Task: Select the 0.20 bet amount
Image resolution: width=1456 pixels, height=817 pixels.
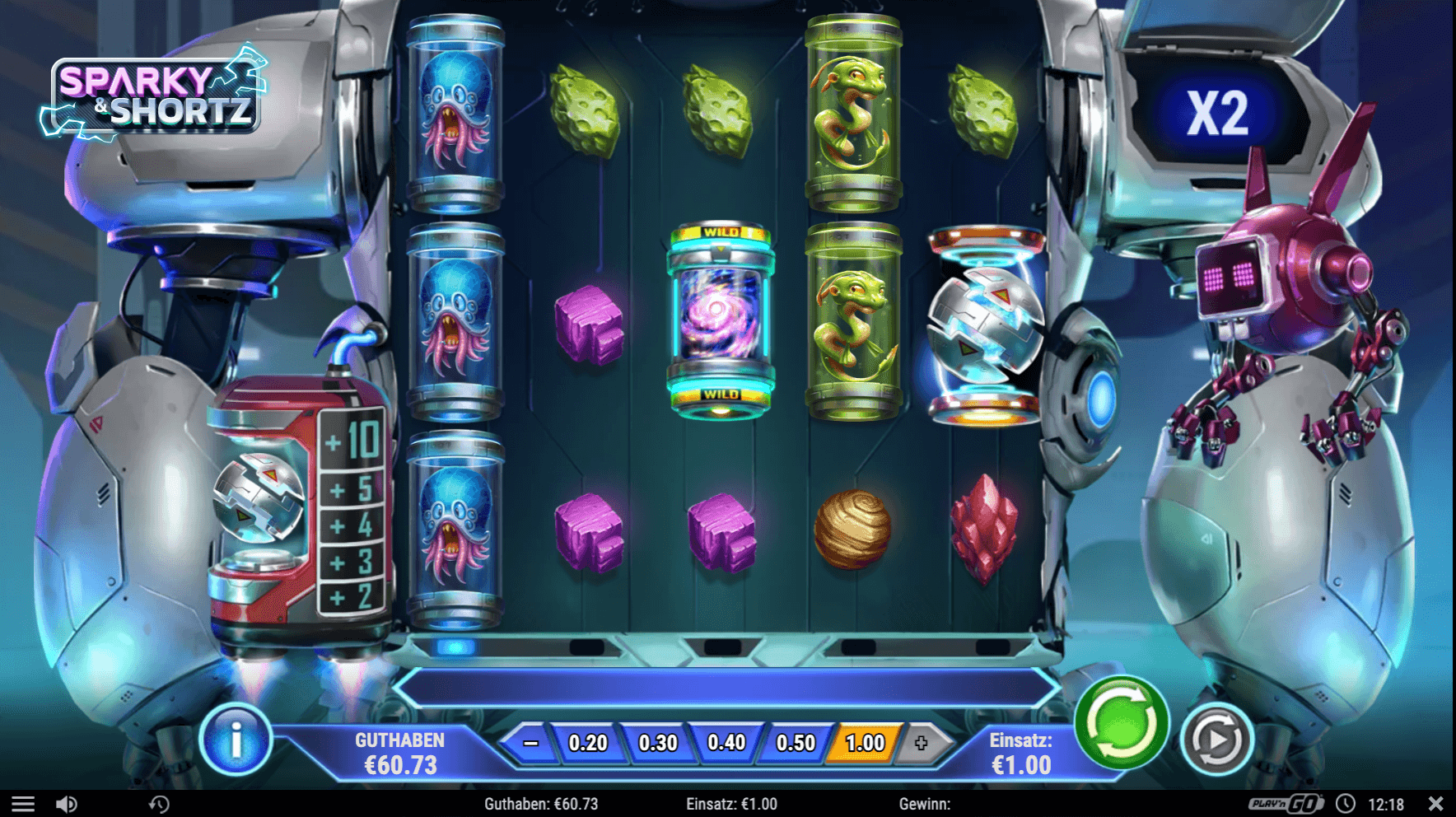Action: coord(588,743)
